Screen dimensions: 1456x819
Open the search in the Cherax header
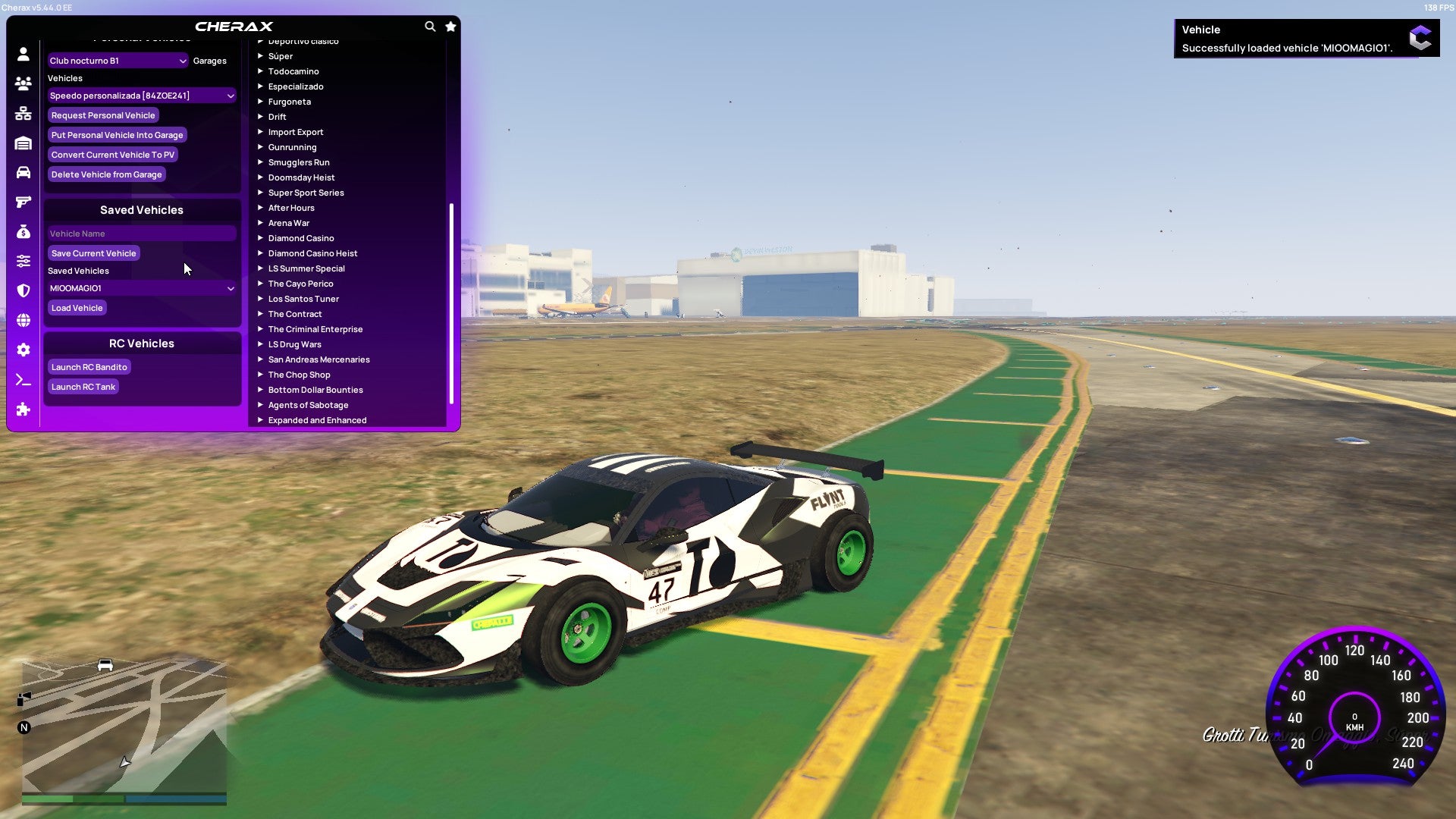click(x=429, y=25)
